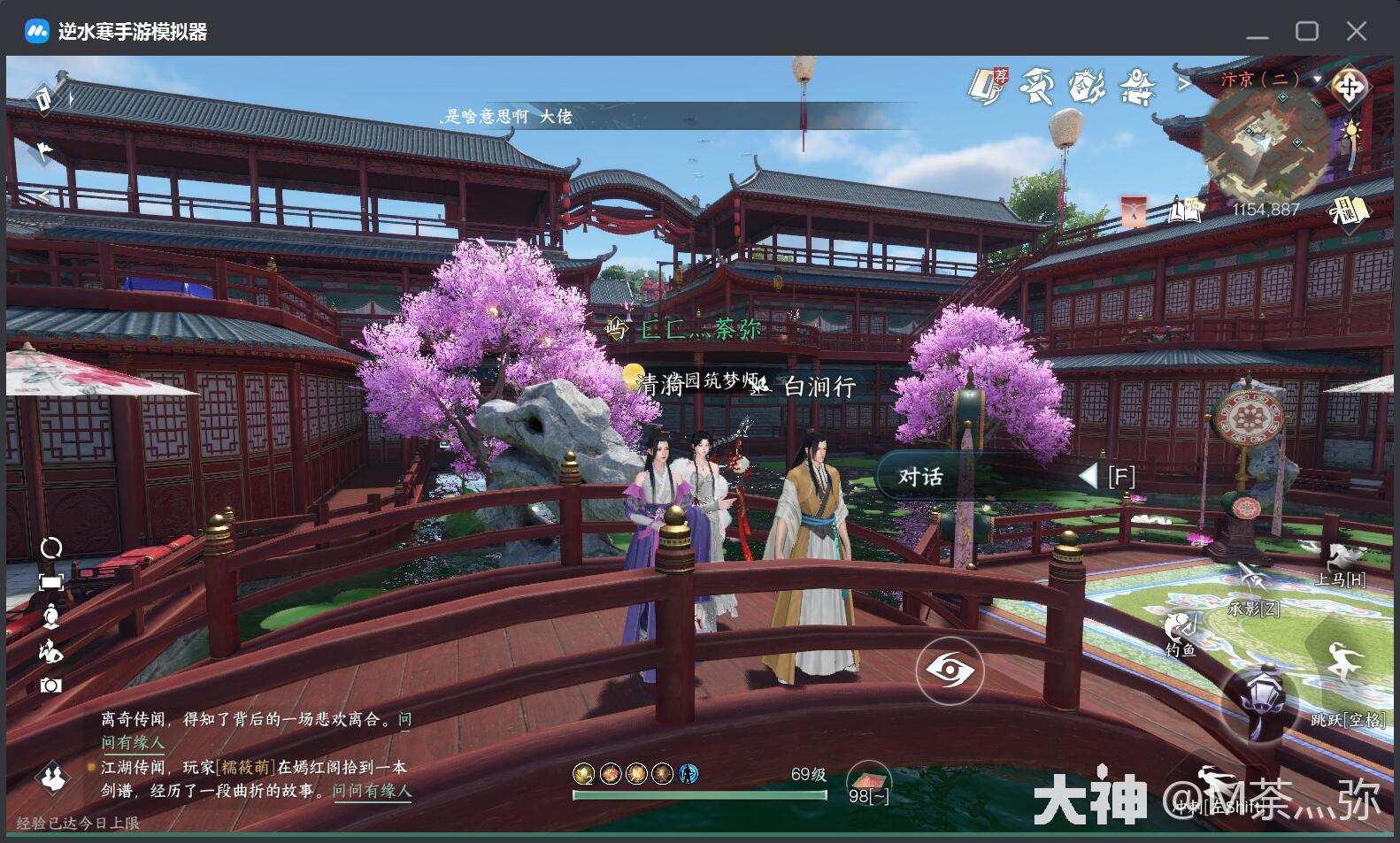Click the minimap in the top-right corner
The width and height of the screenshot is (1400, 843).
point(1264,142)
